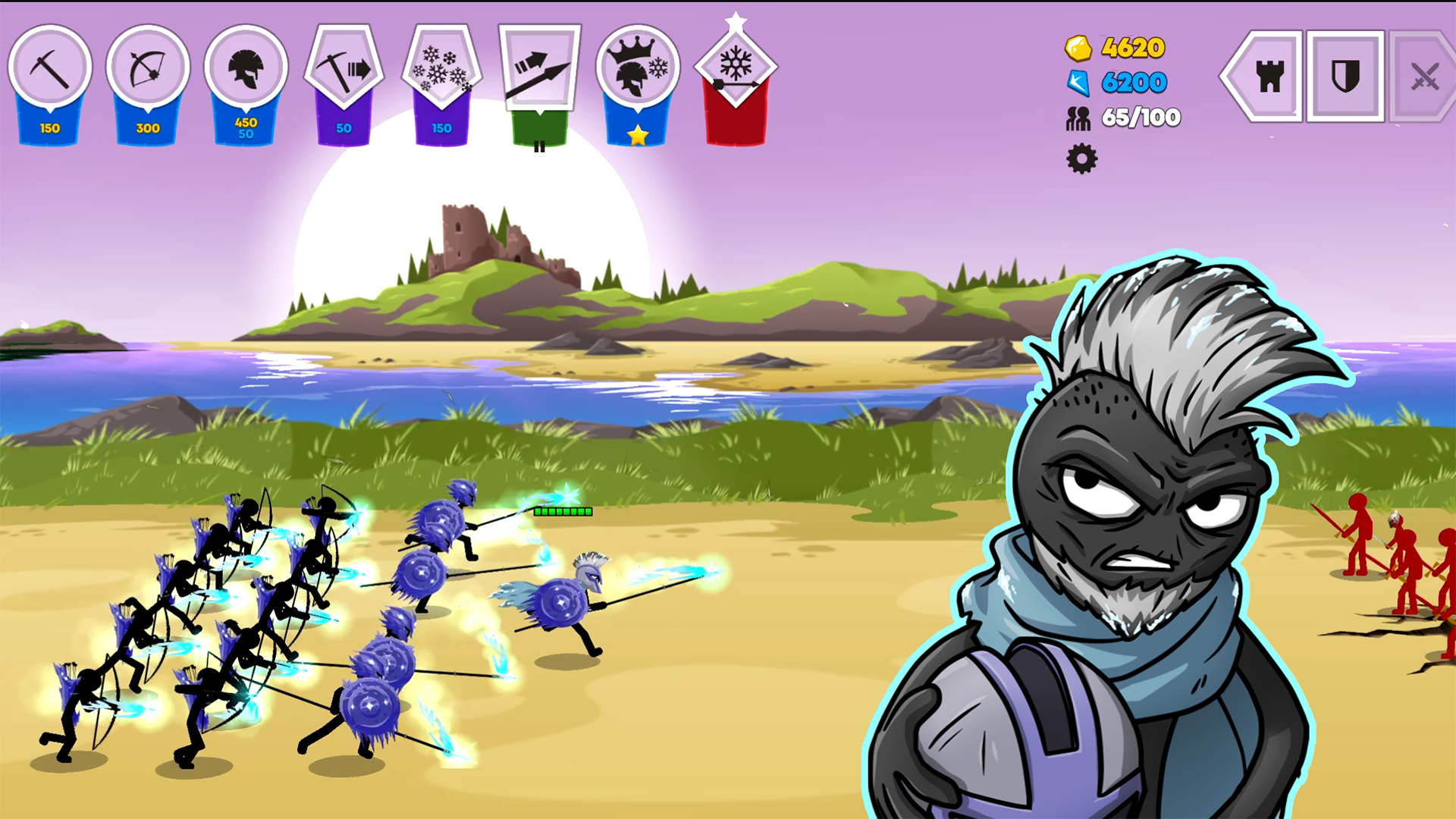Use the spear throw ability
Viewport: 1456px width, 819px height.
[x=540, y=68]
